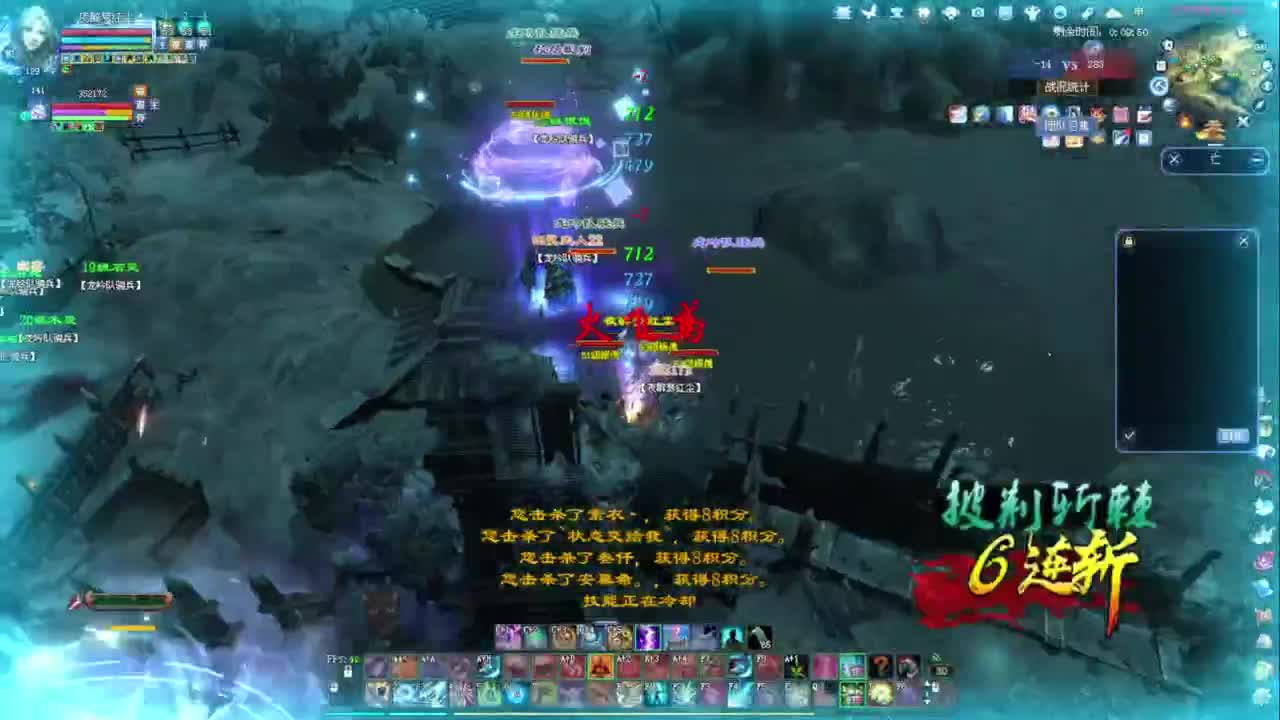The height and width of the screenshot is (720, 1280).
Task: Click the 3D button at the hotbar's right end
Action: point(941,670)
